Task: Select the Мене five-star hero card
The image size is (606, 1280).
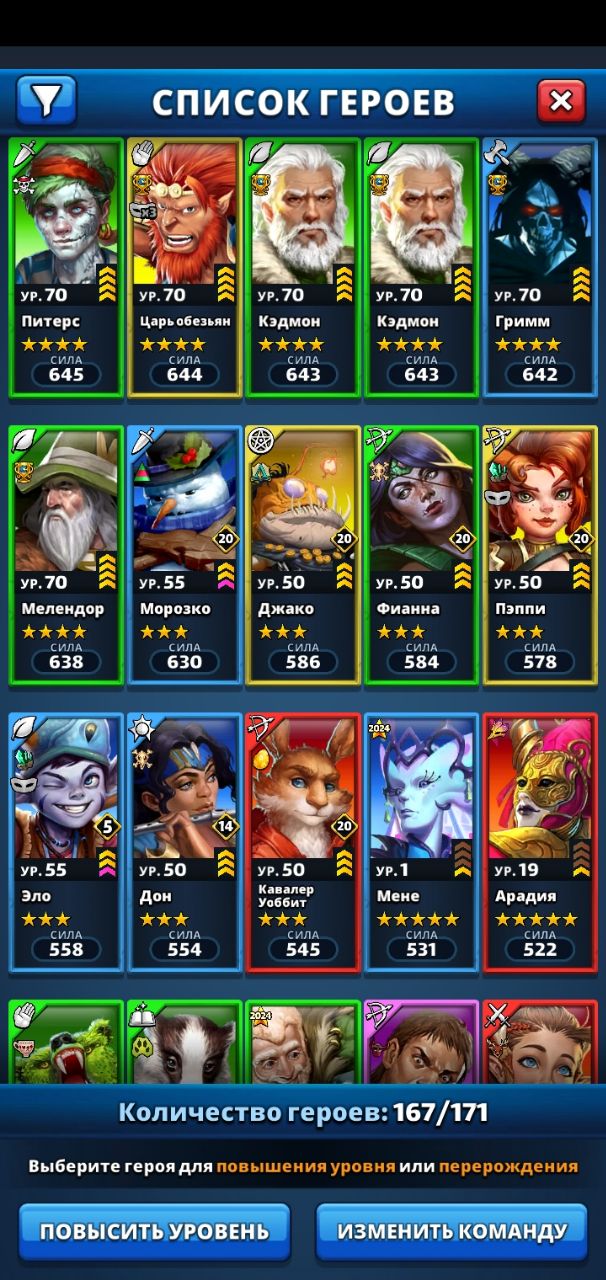Action: [421, 842]
